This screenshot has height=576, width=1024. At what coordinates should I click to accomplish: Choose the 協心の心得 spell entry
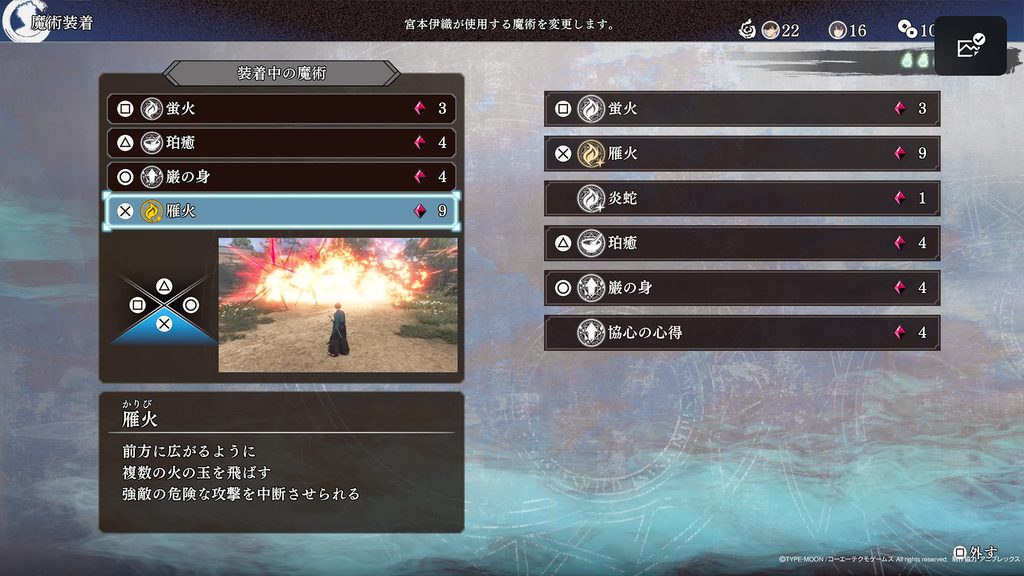[741, 332]
